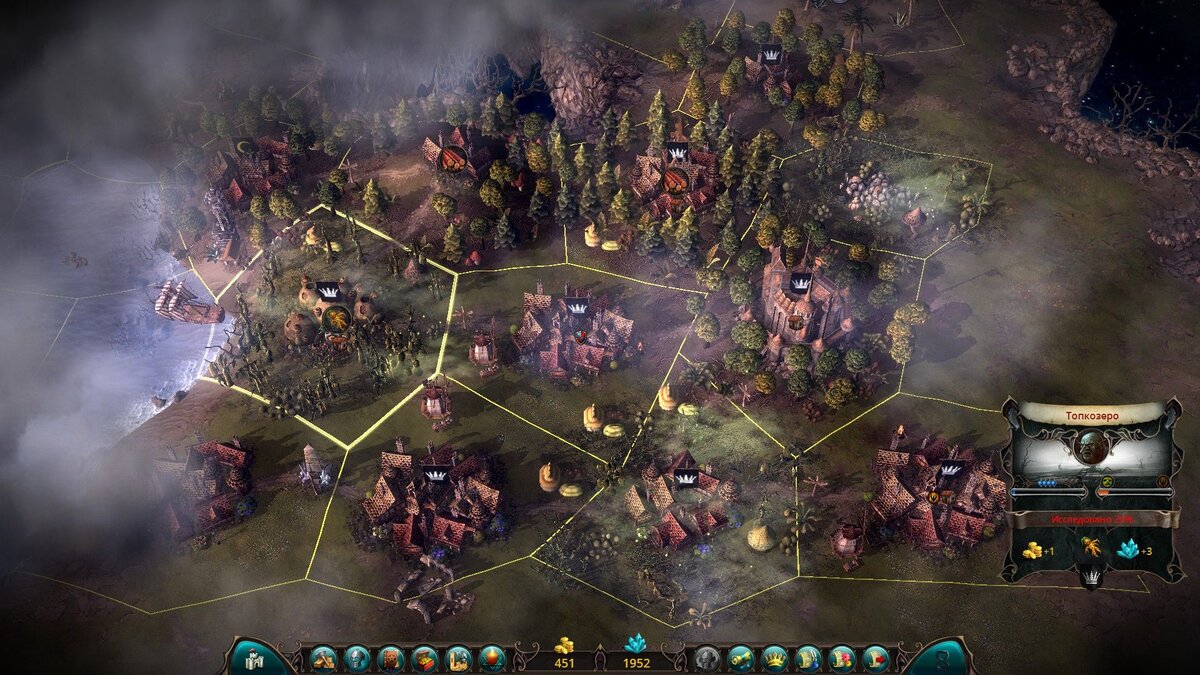1200x675 pixels.
Task: Click the Топкозеро province name banner
Action: pyautogui.click(x=1091, y=410)
